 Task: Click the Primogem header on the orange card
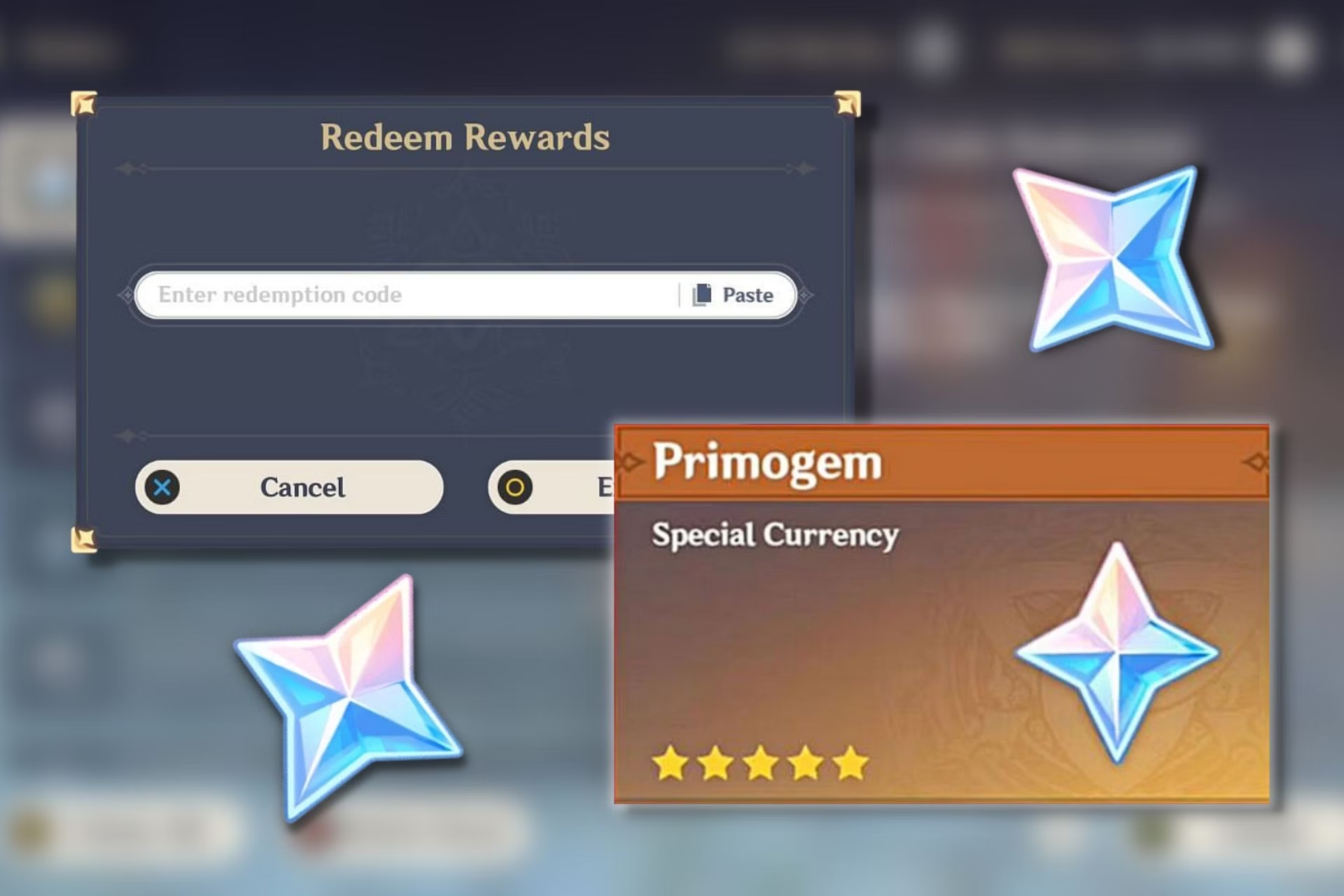(766, 463)
